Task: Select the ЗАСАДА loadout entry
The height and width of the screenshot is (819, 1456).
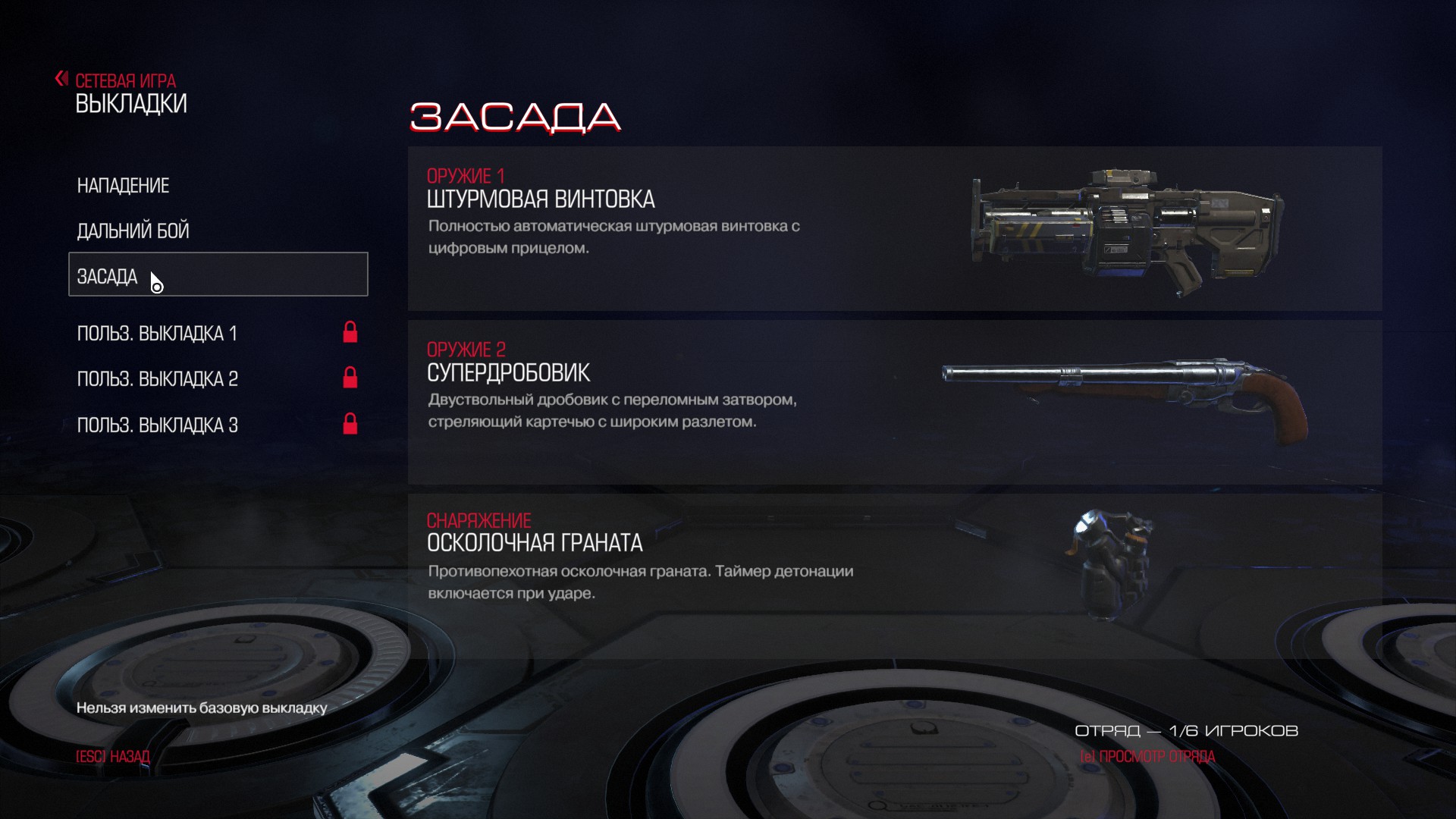Action: pos(218,275)
